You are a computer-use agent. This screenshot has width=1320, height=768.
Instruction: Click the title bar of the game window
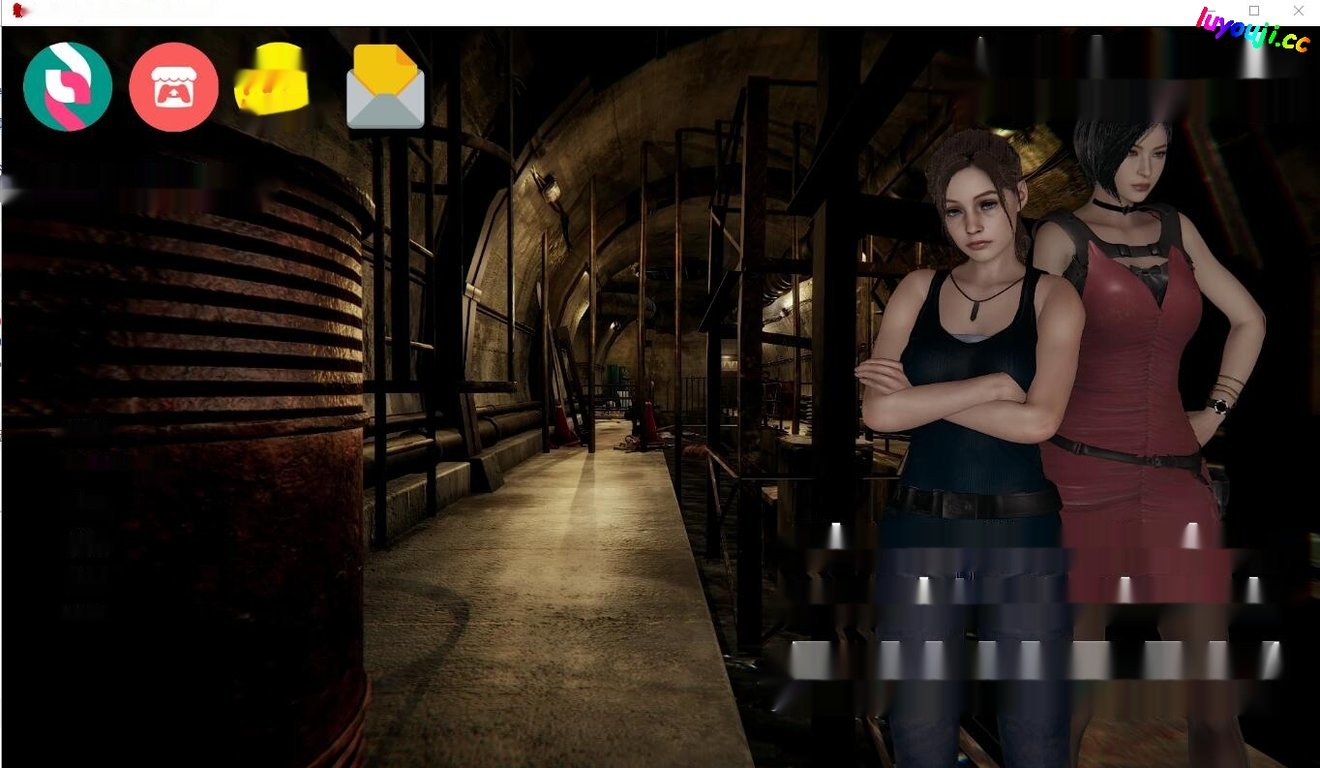600,10
